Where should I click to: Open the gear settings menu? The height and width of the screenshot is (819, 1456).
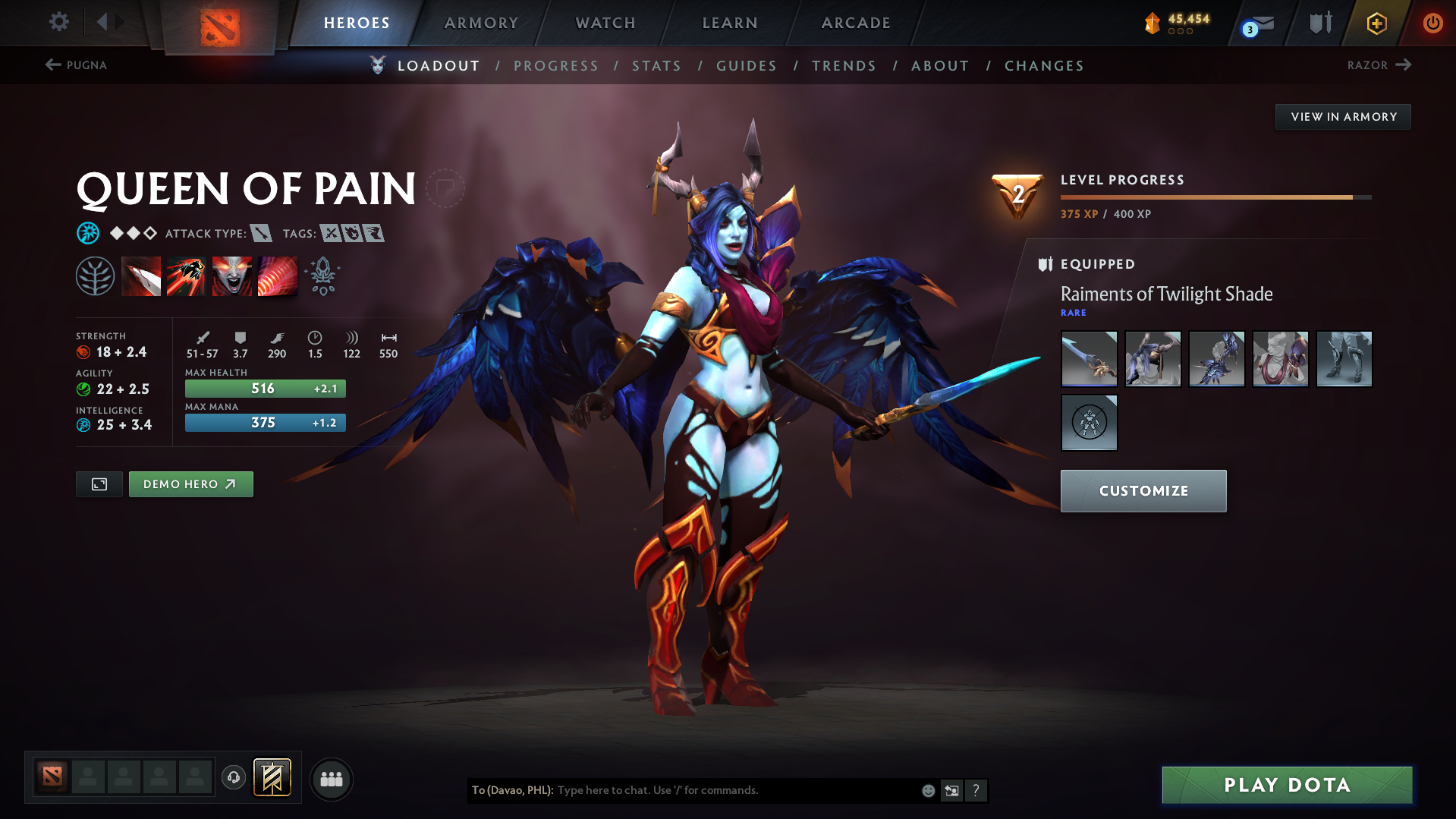click(59, 22)
